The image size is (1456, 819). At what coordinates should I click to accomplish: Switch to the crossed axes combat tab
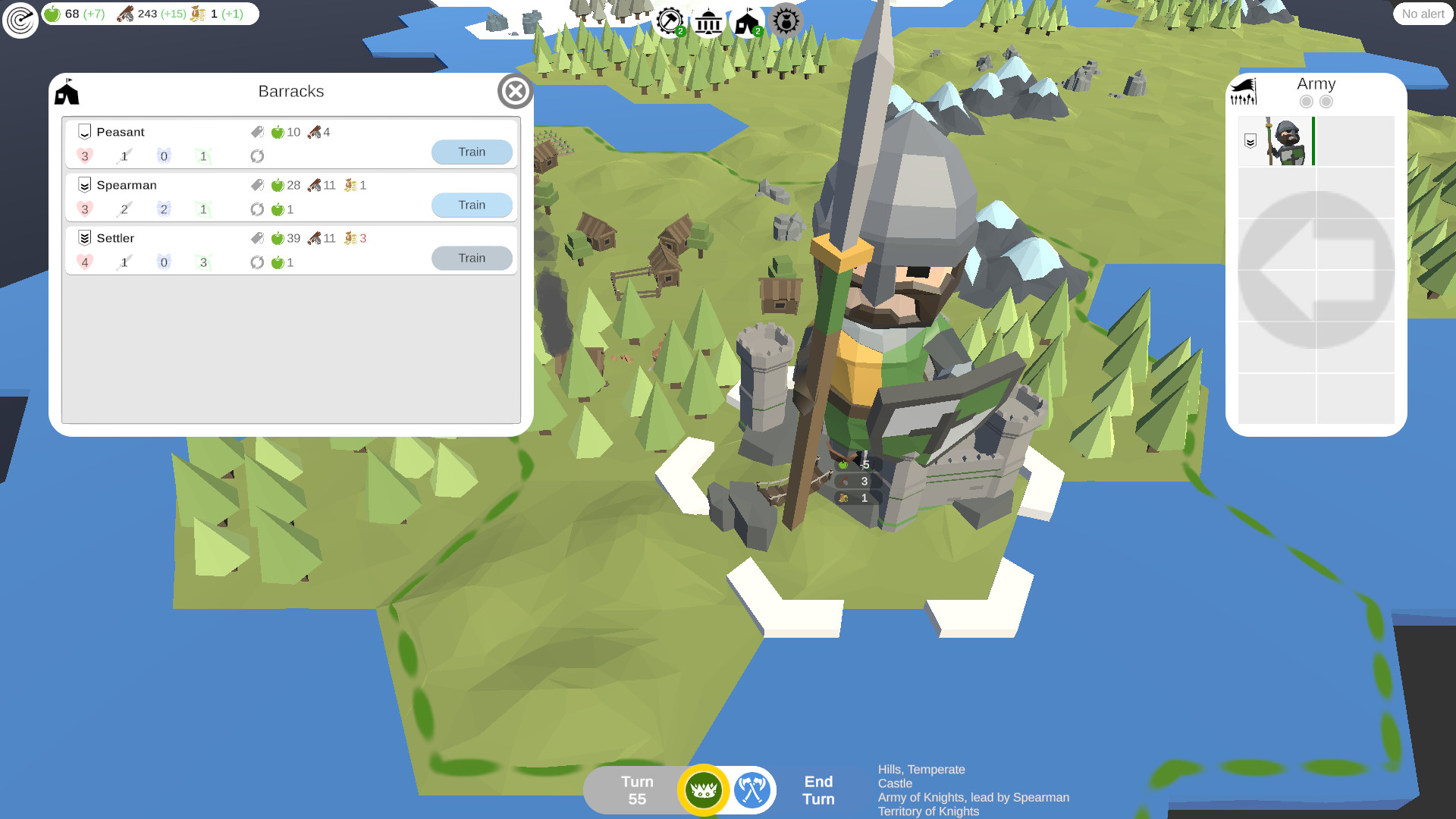751,789
